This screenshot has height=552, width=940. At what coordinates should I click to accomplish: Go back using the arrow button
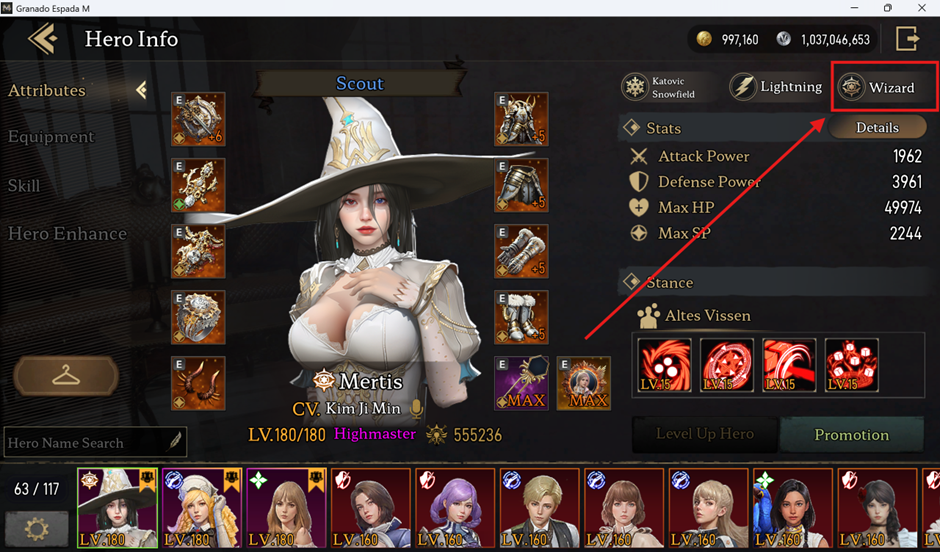tap(43, 39)
